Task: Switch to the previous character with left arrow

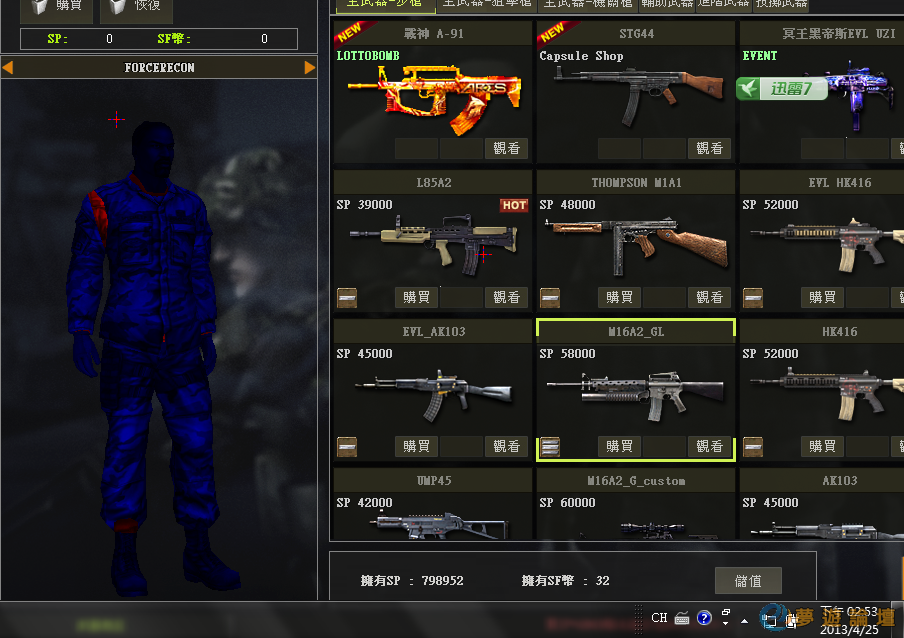Action: [8, 68]
